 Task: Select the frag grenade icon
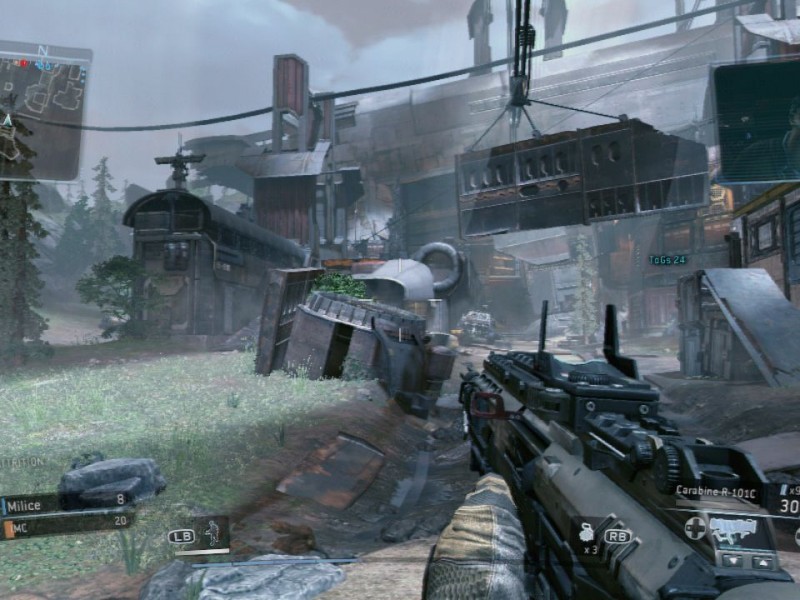coord(587,533)
